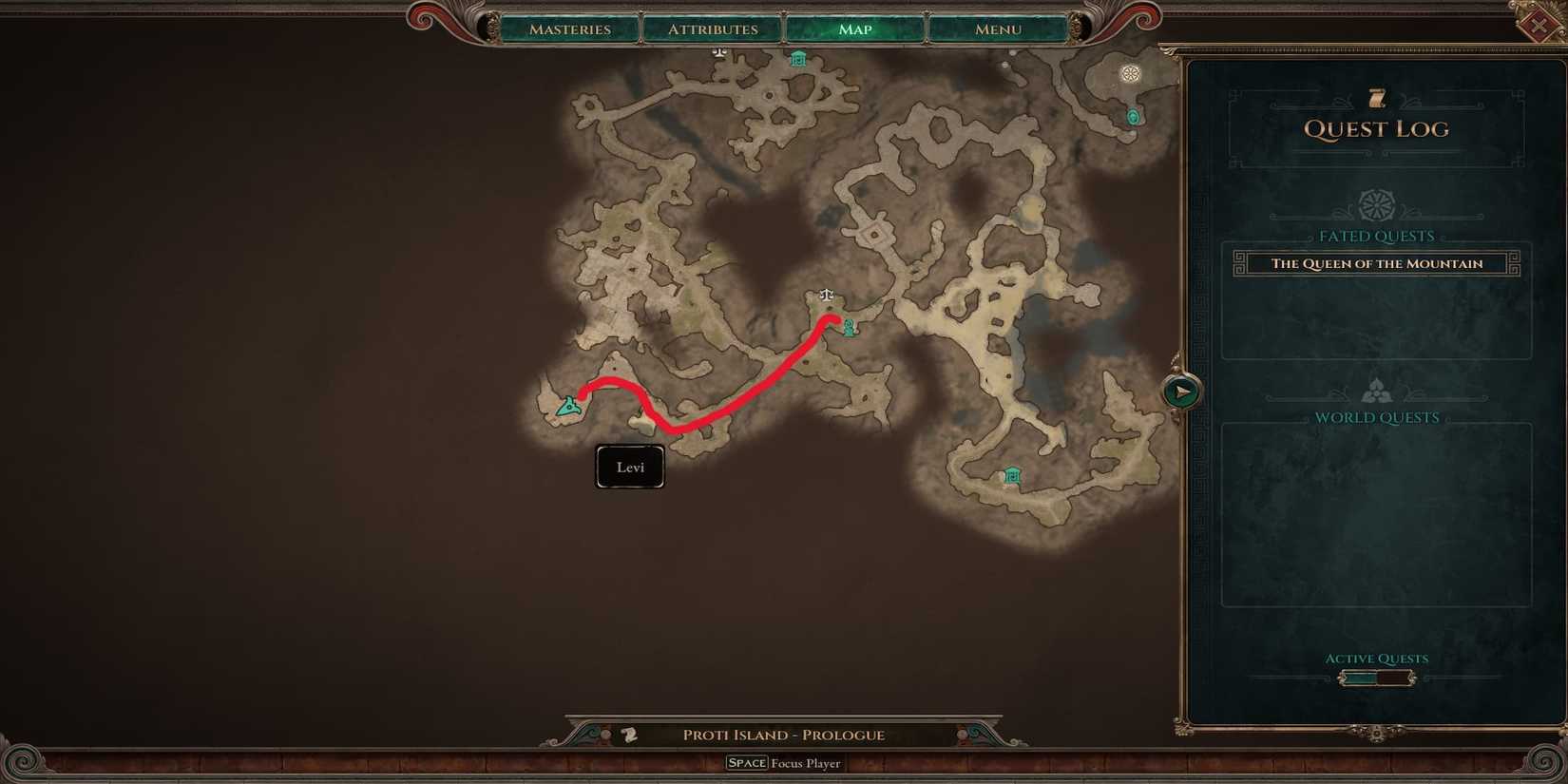Click the quest scroll emblem atop the Quest Log
The width and height of the screenshot is (1568, 784).
1375,96
